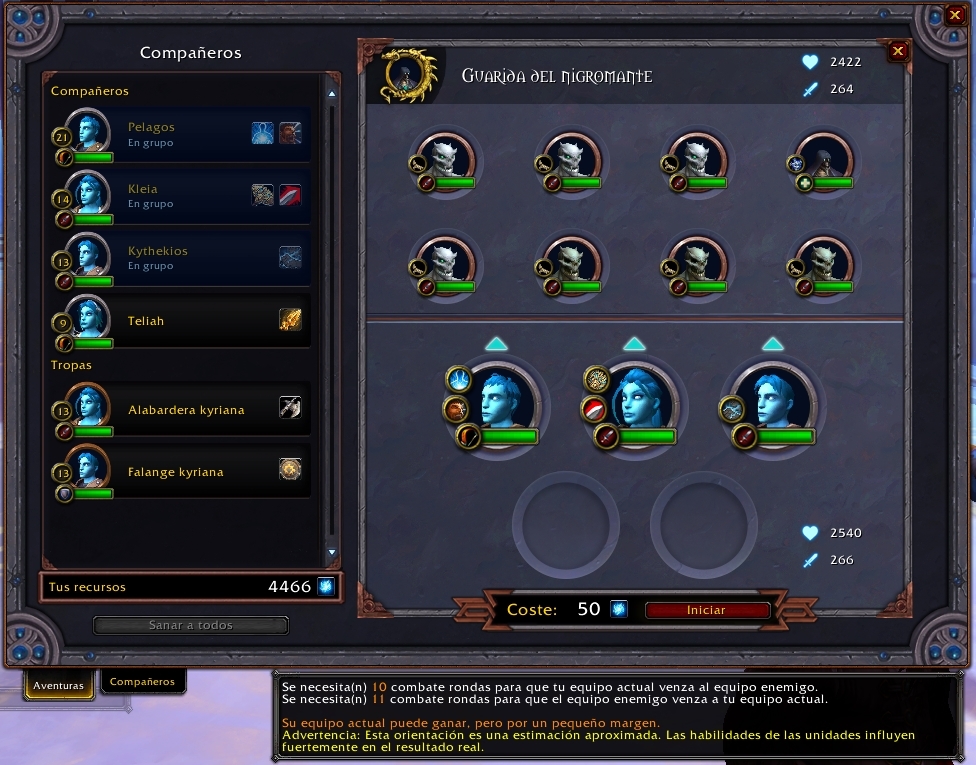976x765 pixels.
Task: Click Teliah's golden ability icon
Action: (290, 320)
